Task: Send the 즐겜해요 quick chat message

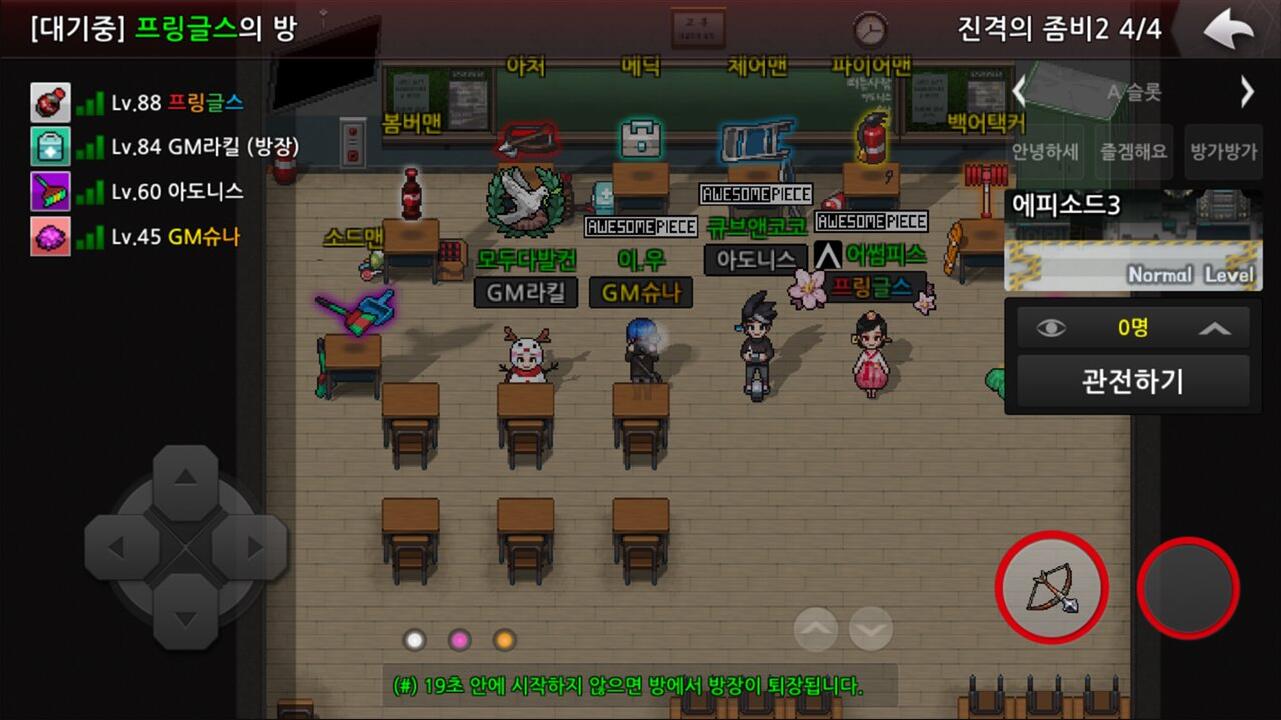Action: (1134, 153)
